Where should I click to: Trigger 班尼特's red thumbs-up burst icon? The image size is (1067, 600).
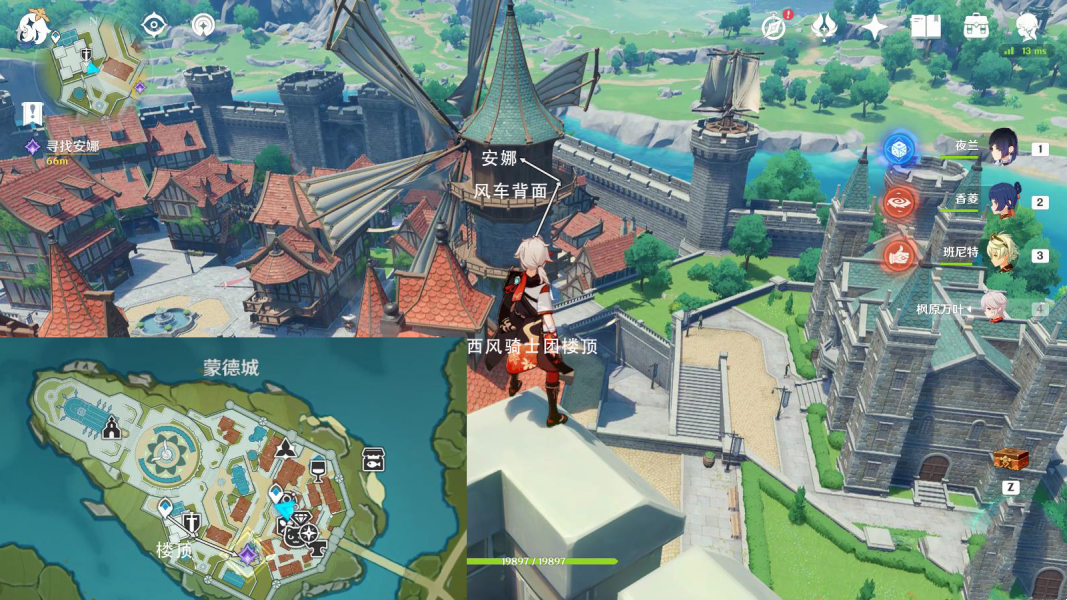(x=900, y=255)
